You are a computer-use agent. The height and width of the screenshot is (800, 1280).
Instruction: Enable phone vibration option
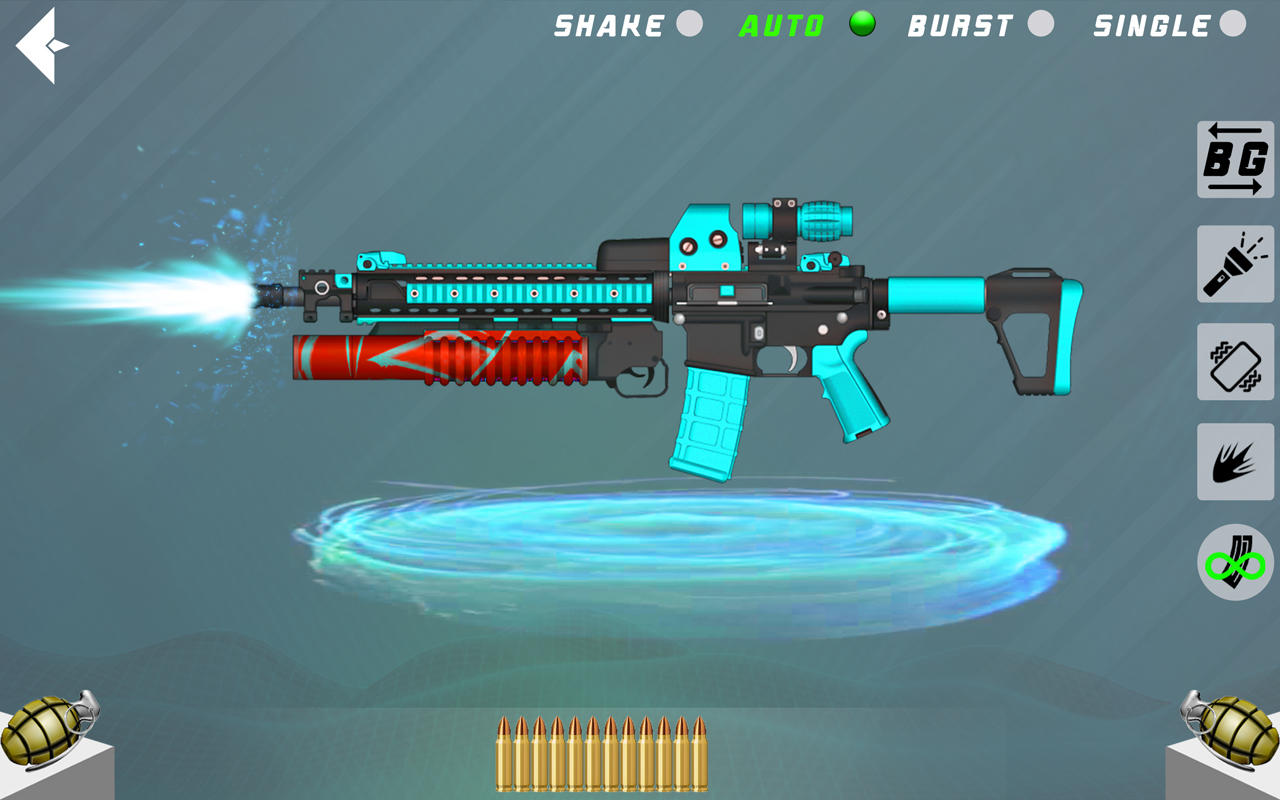1235,362
